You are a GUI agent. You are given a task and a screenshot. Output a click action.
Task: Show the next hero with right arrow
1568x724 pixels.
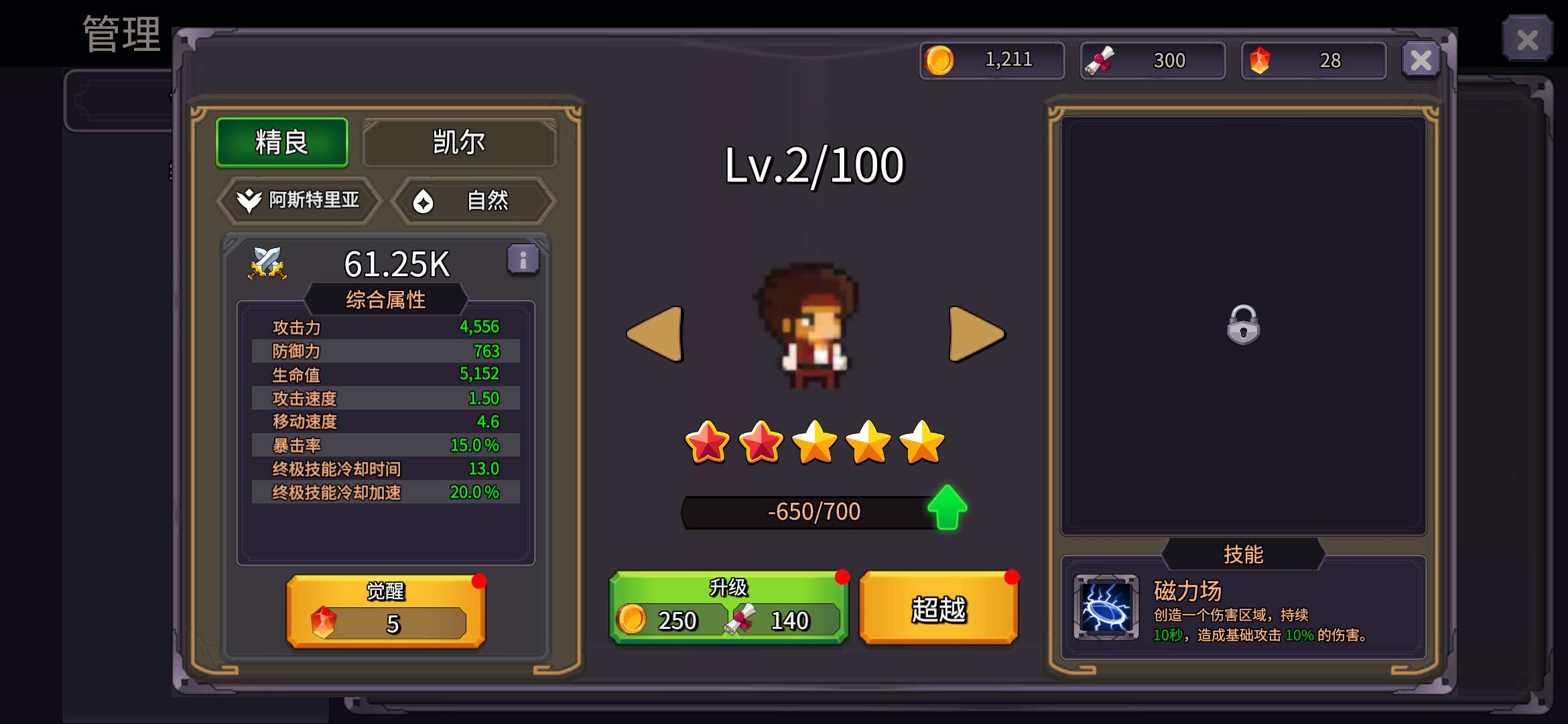tap(976, 334)
